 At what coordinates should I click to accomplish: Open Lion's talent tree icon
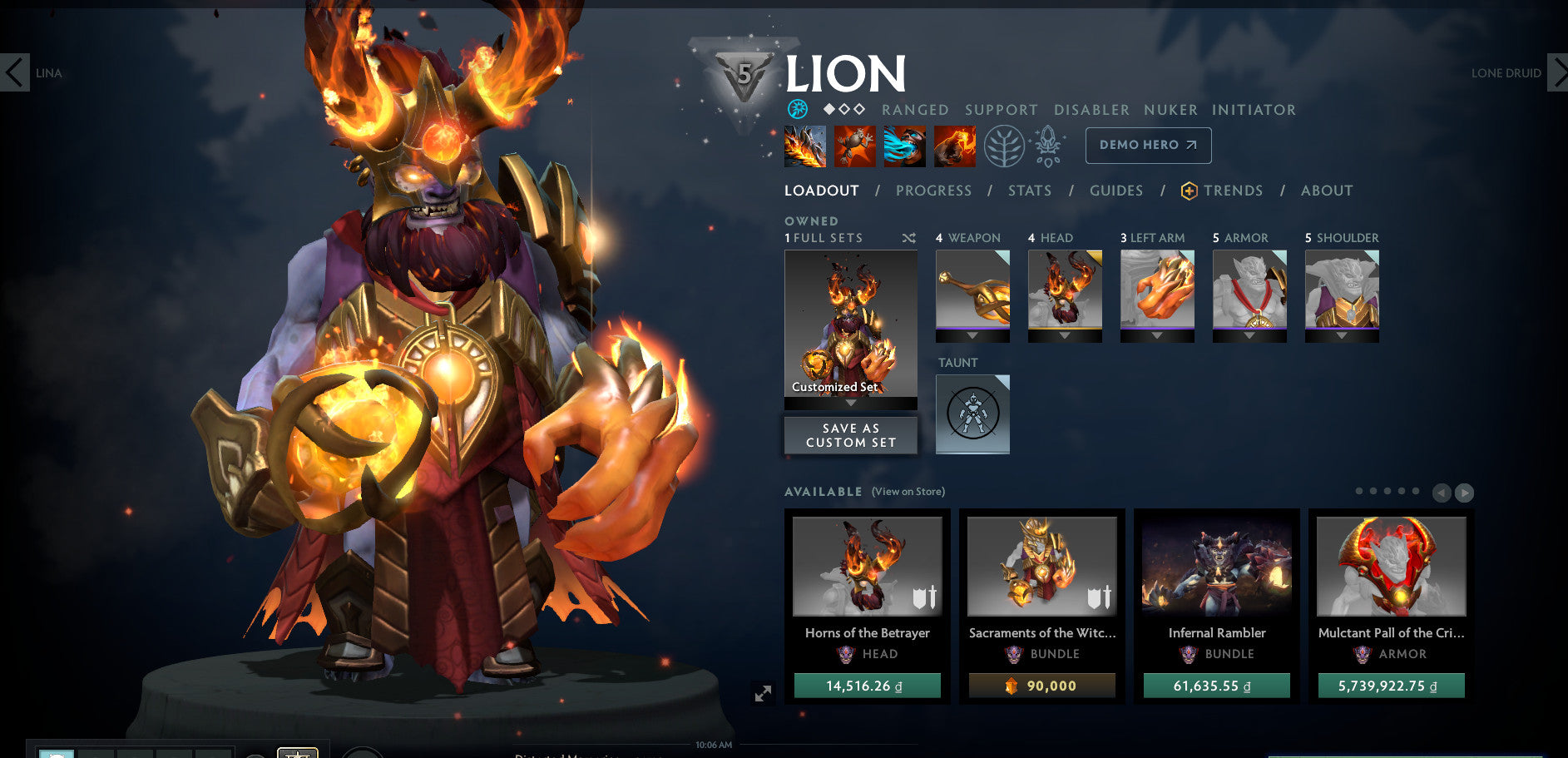1007,145
